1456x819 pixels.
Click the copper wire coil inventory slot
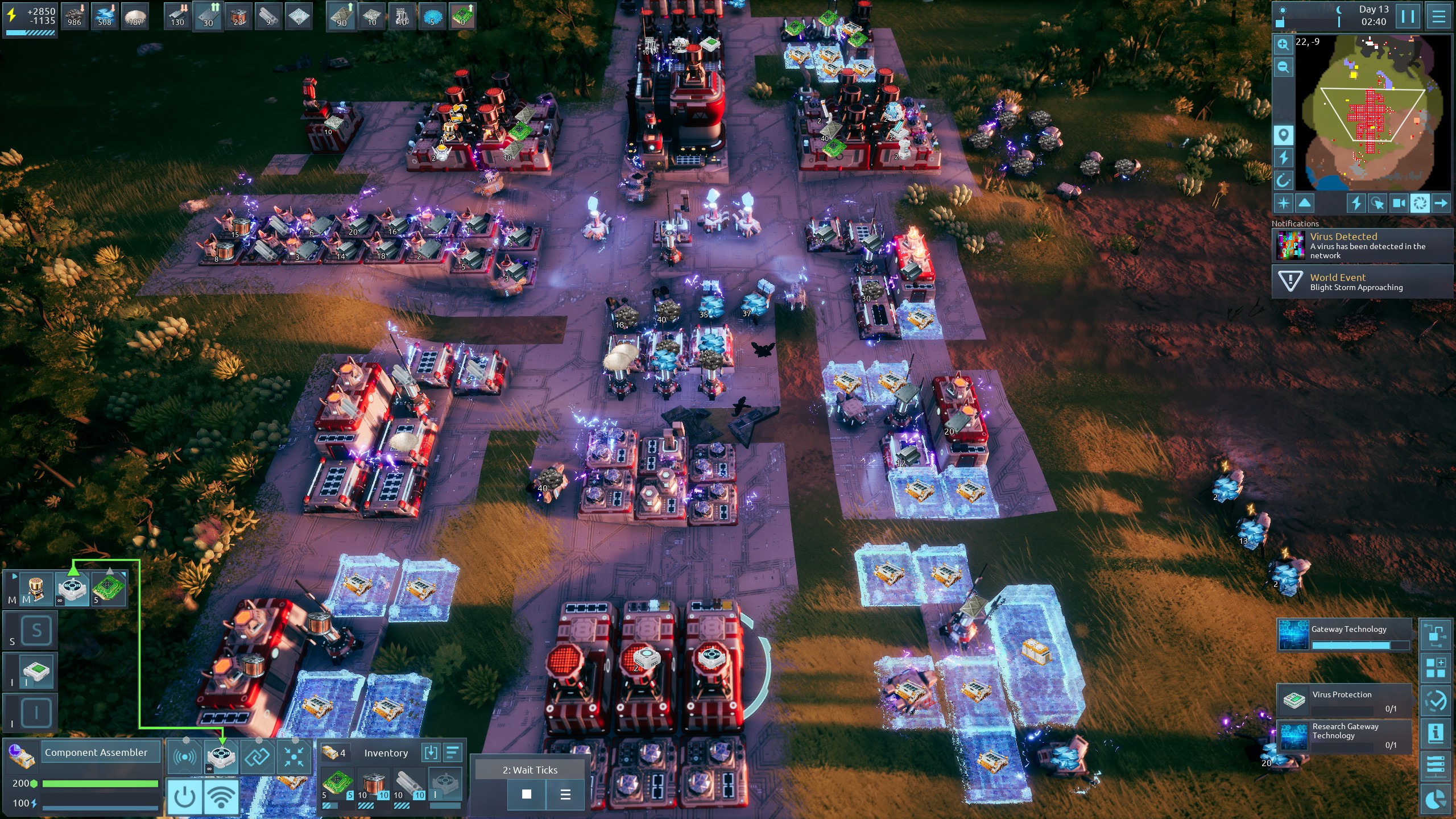(x=373, y=785)
